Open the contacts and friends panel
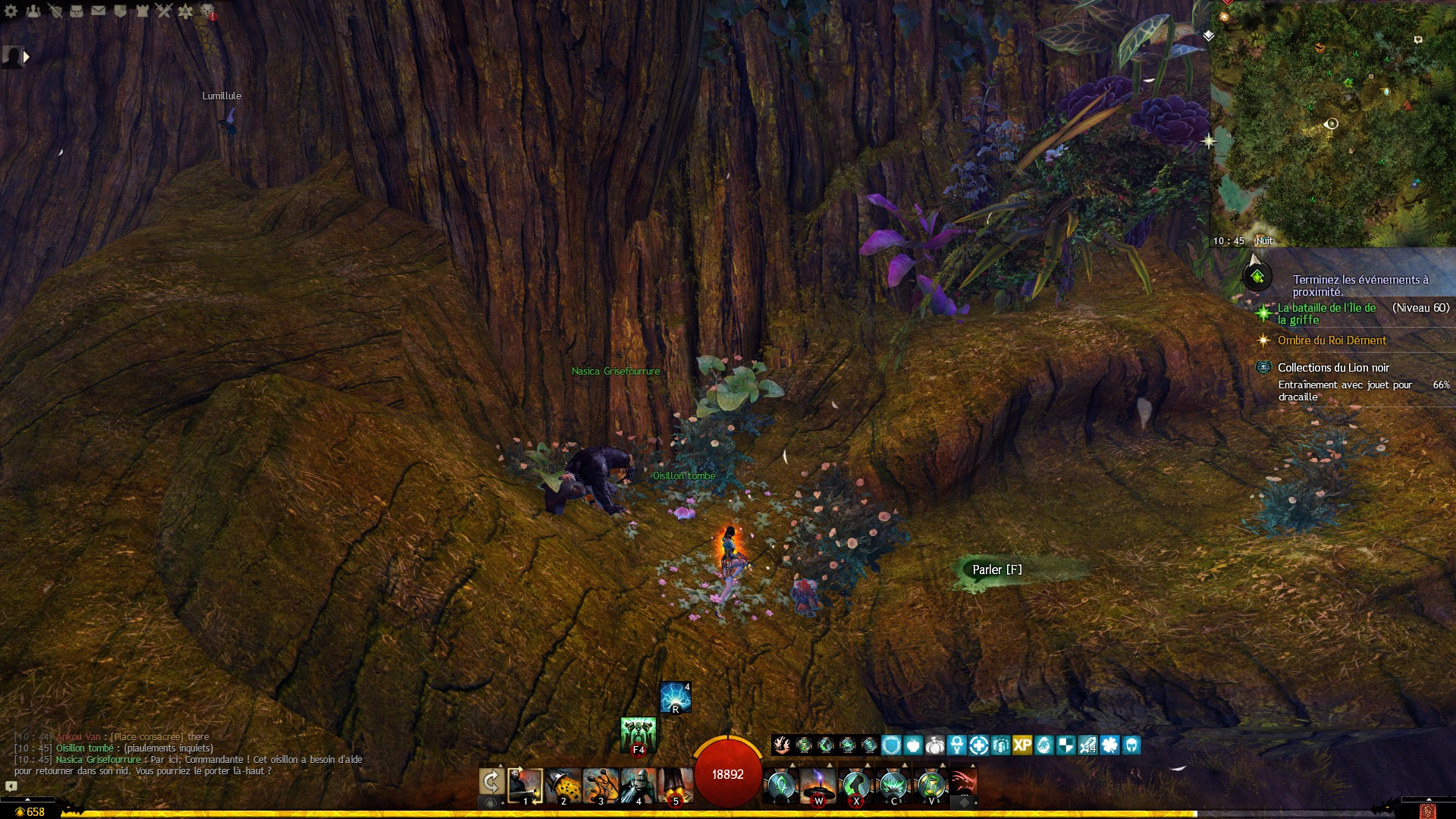 (x=33, y=11)
